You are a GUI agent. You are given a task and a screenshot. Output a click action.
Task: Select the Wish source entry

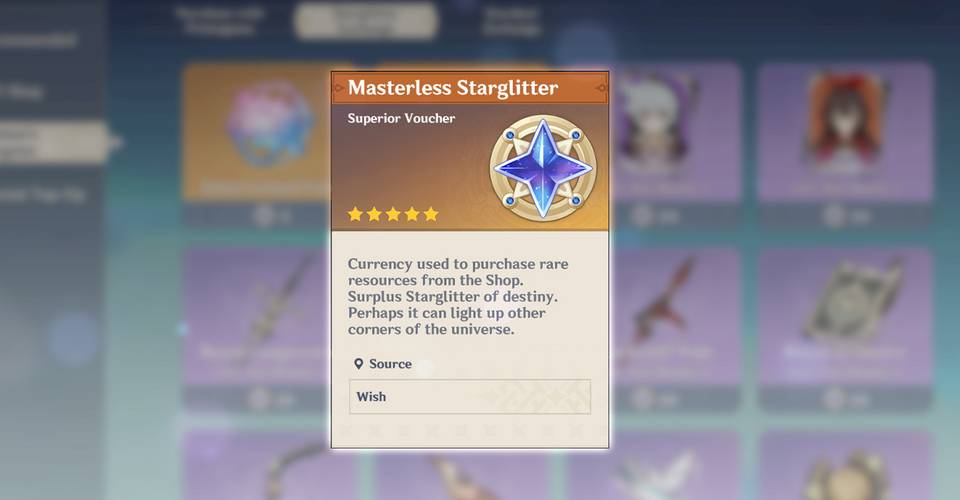[469, 397]
